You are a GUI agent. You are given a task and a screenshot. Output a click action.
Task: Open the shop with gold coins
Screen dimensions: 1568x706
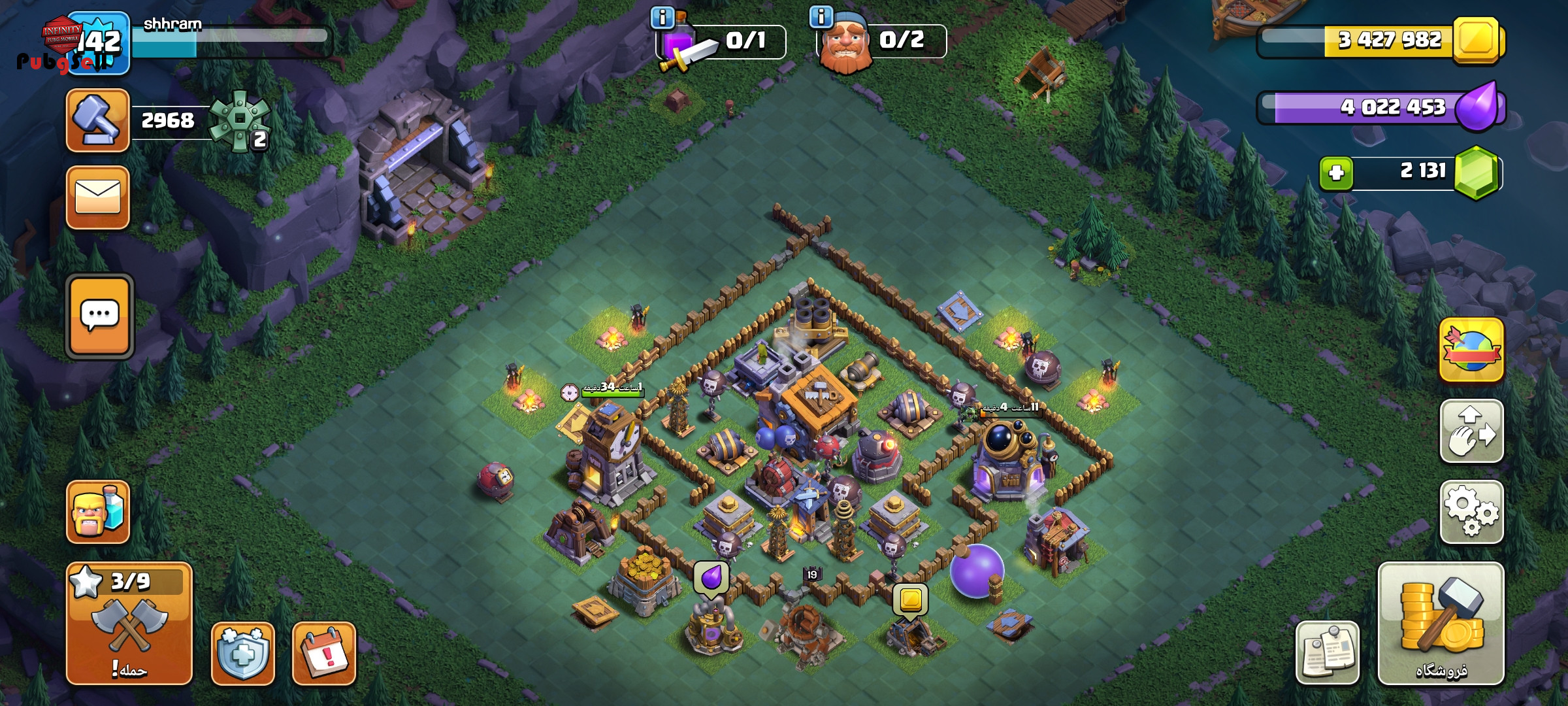click(x=1441, y=624)
